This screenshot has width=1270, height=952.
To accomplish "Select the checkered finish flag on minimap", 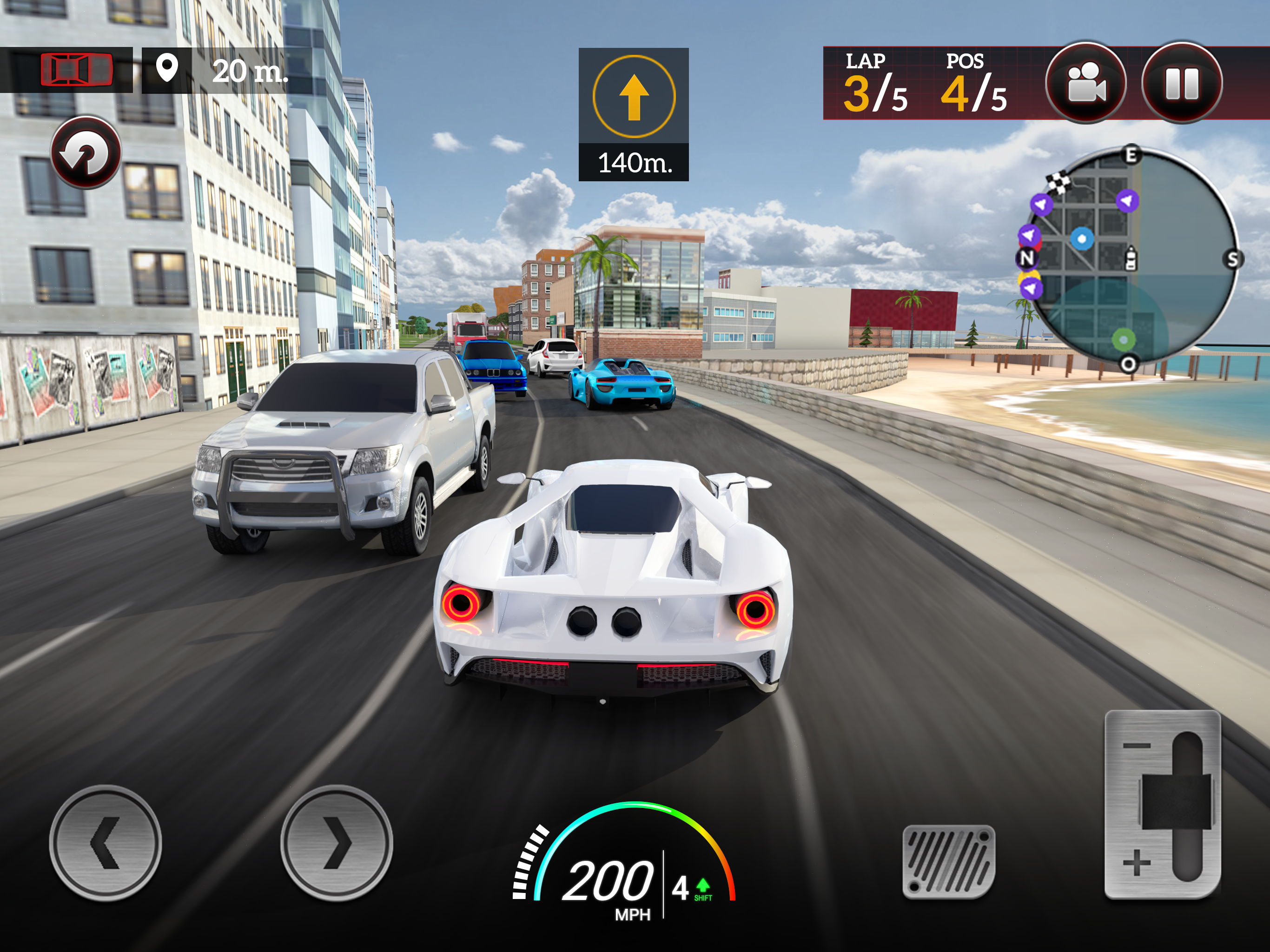I will click(1058, 183).
